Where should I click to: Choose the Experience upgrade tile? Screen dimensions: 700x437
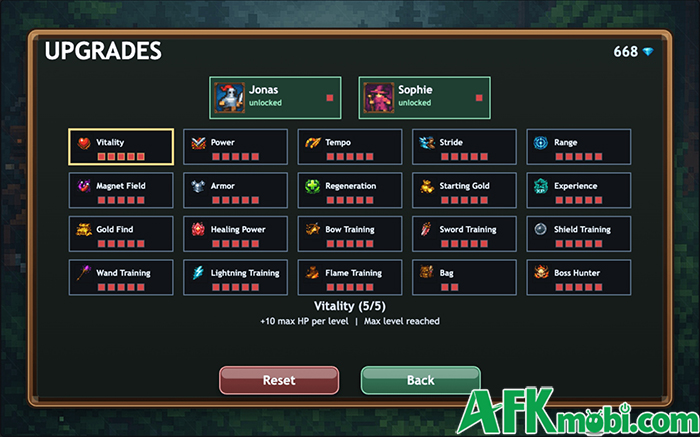579,191
